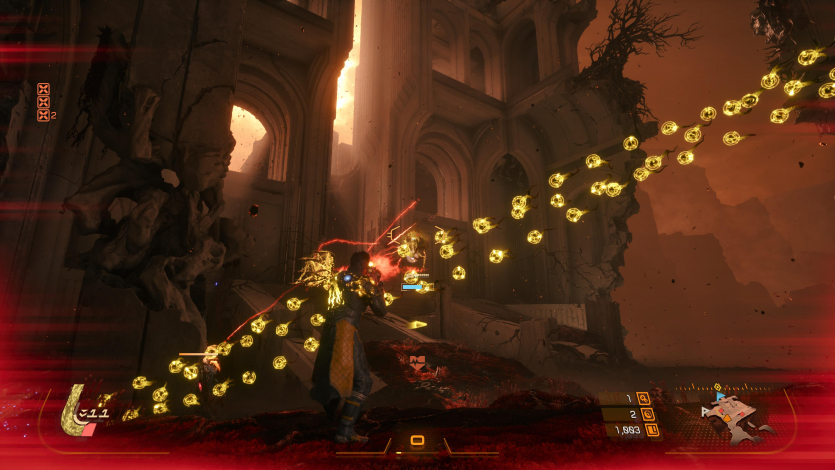
Task: Click the status icon numbered 2
Action: coord(43,115)
